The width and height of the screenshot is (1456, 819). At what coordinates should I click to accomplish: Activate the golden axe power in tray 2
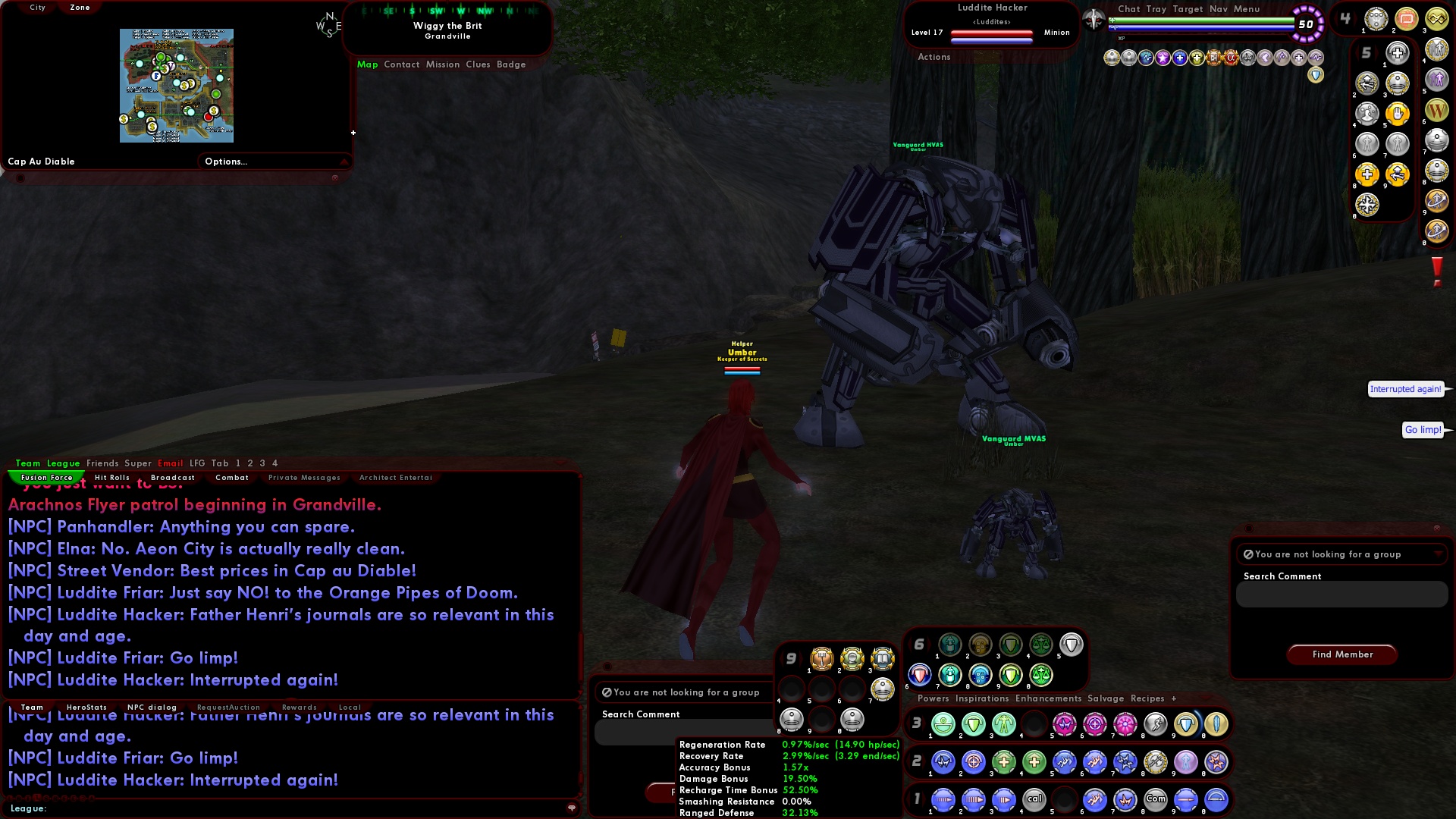tap(1155, 763)
